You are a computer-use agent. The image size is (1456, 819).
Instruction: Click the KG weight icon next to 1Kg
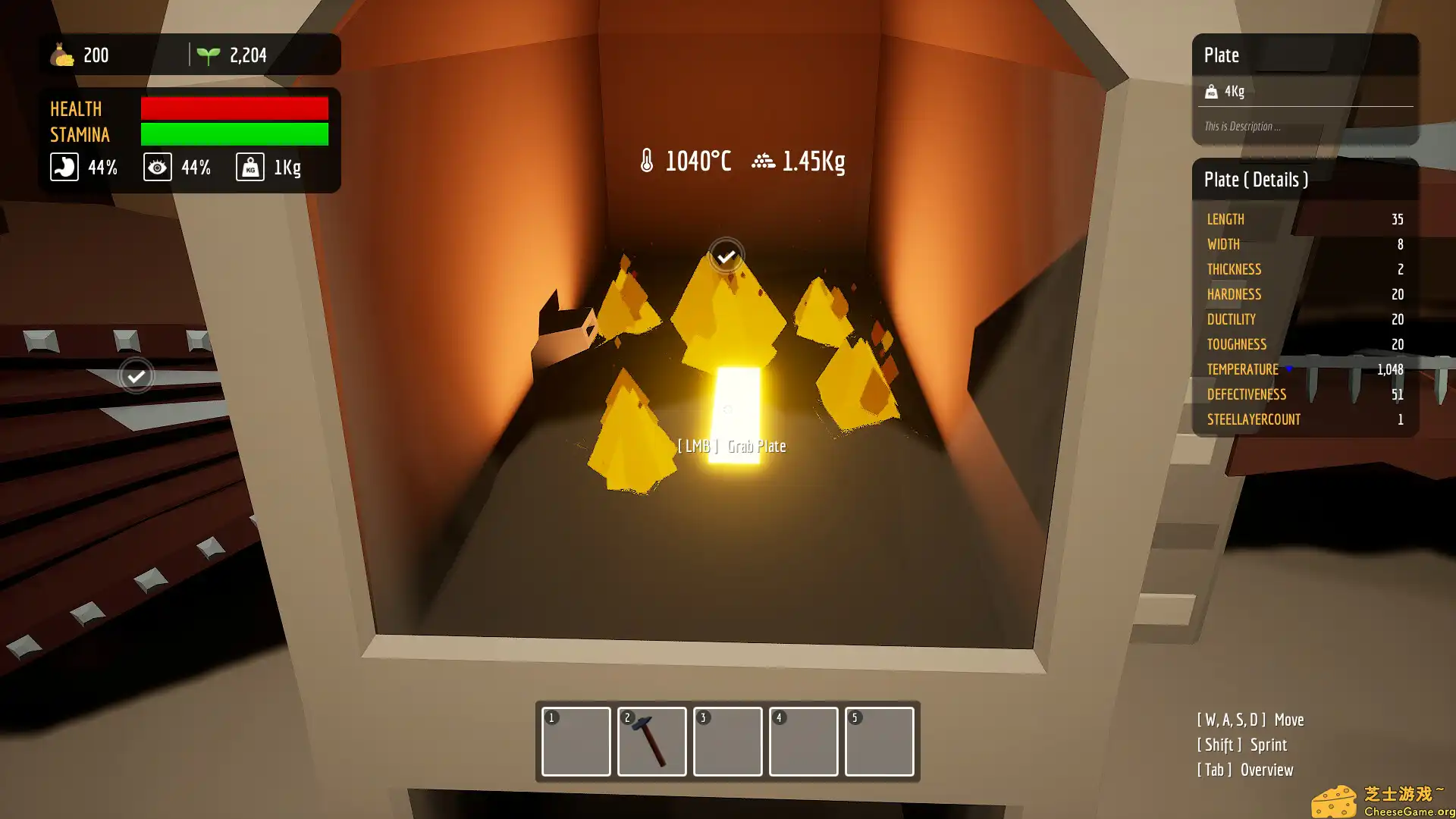click(x=249, y=166)
